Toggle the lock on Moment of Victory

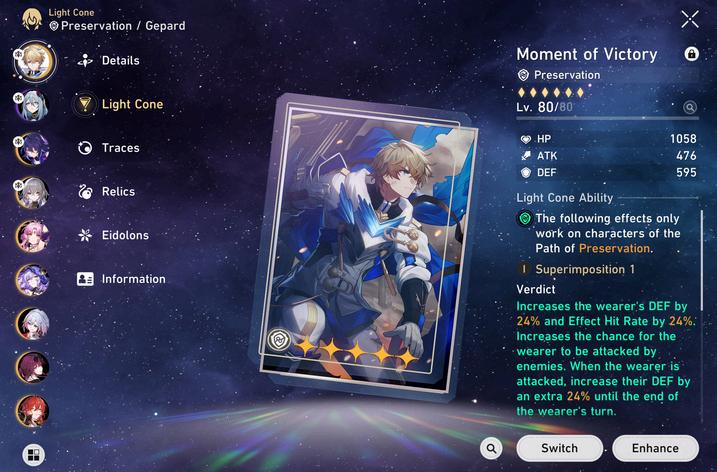click(691, 54)
